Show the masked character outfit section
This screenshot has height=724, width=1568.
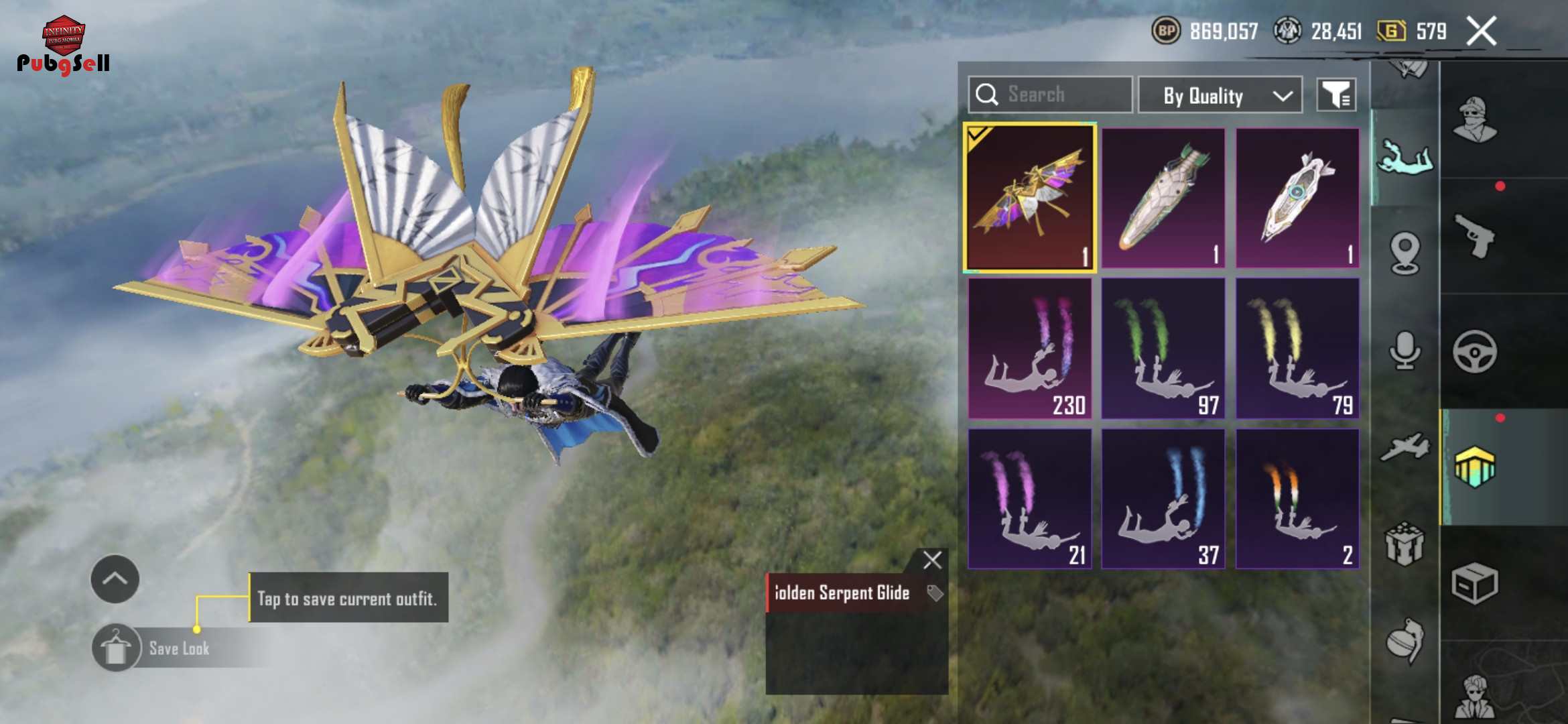coord(1474,120)
